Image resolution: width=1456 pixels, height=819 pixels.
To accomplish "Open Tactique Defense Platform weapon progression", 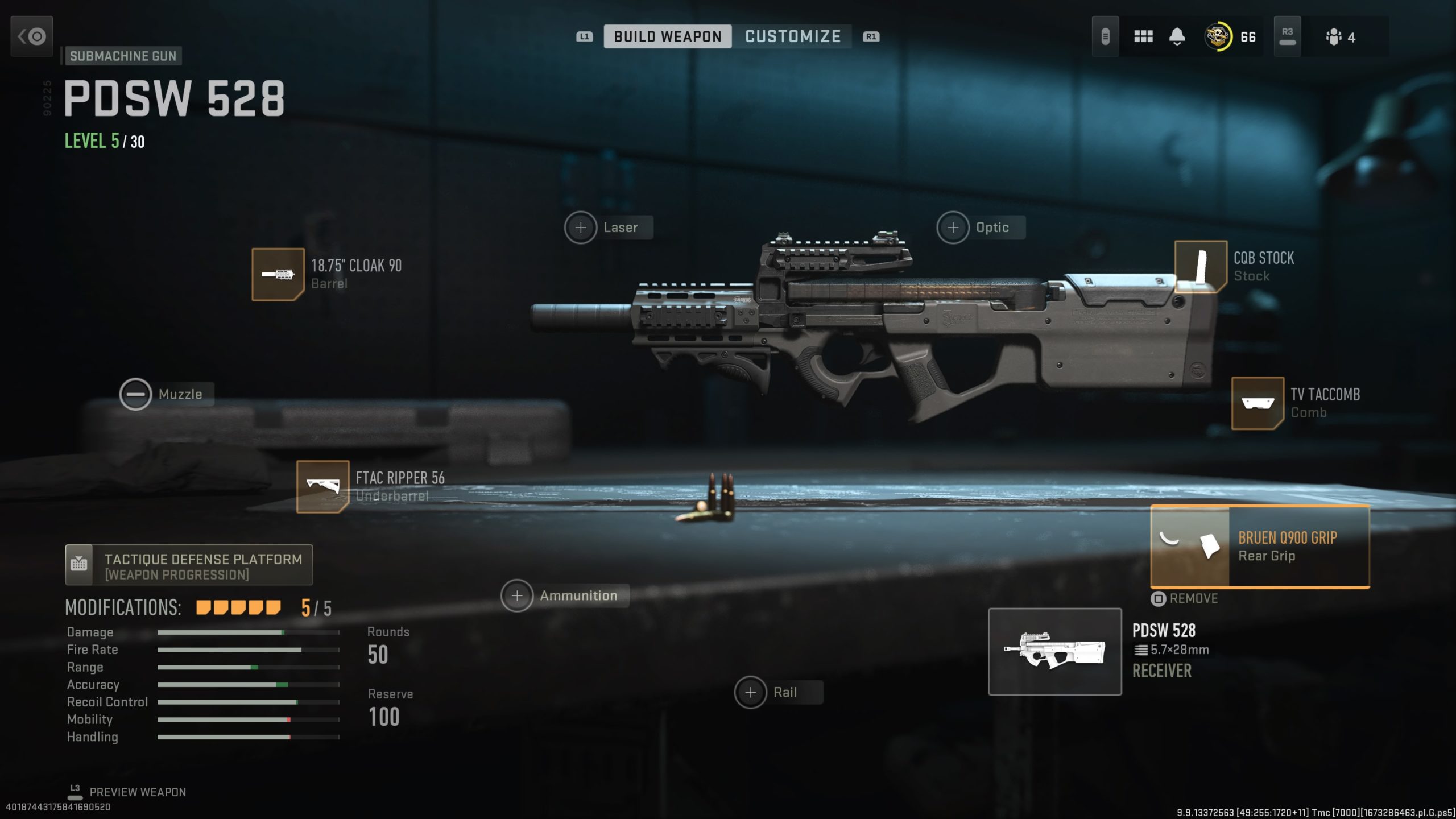I will pos(189,565).
